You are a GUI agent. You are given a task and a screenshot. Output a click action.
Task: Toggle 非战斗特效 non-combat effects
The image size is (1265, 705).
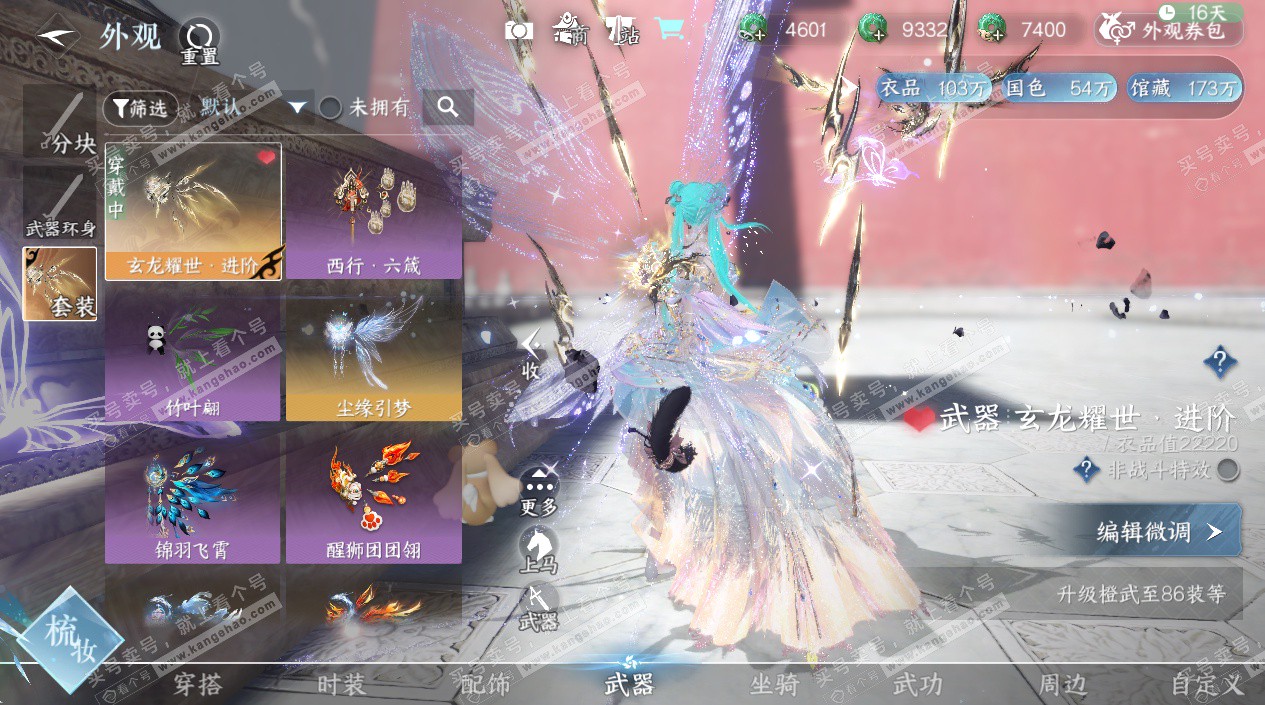1228,470
